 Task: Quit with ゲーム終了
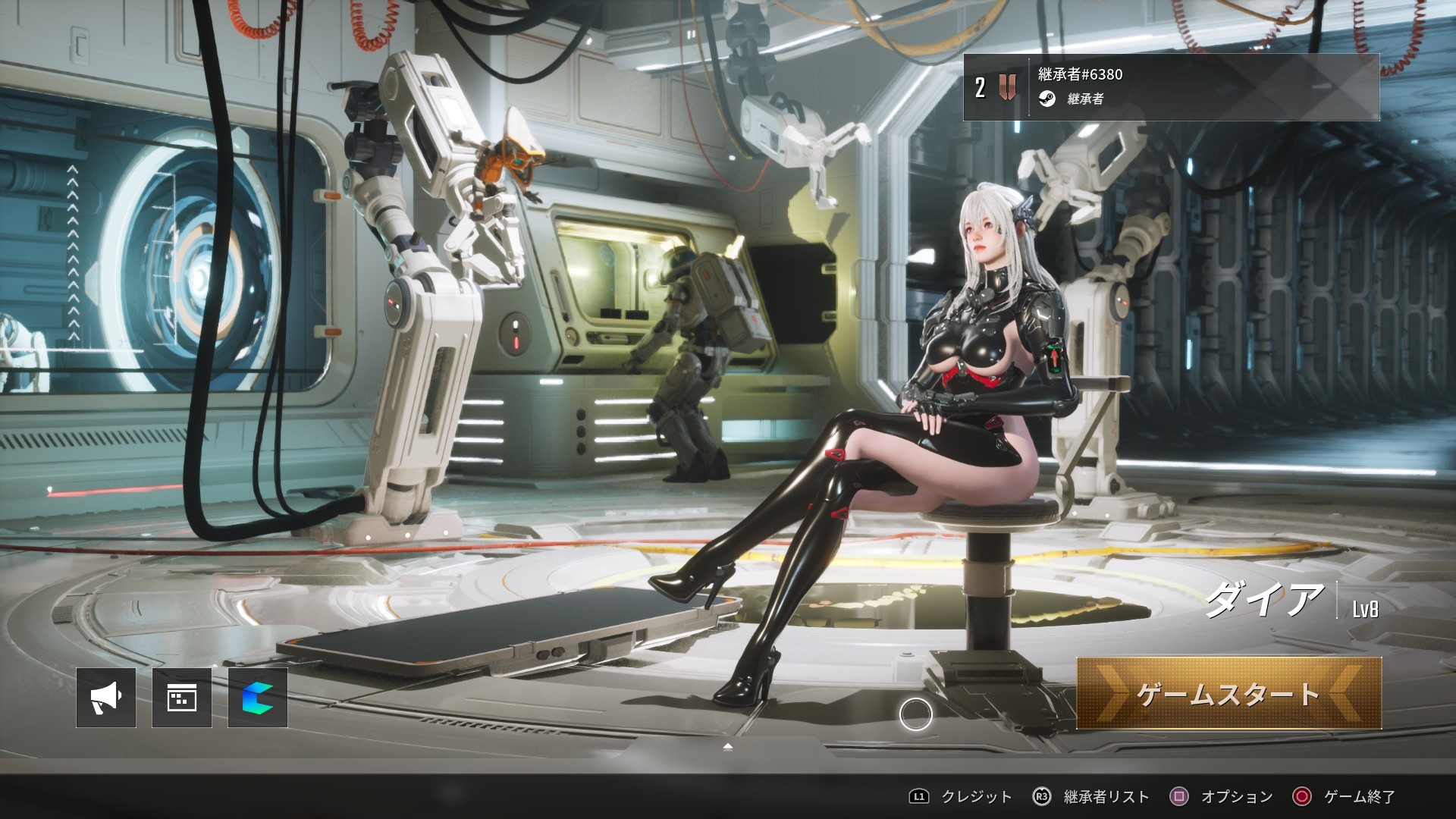[1345, 796]
